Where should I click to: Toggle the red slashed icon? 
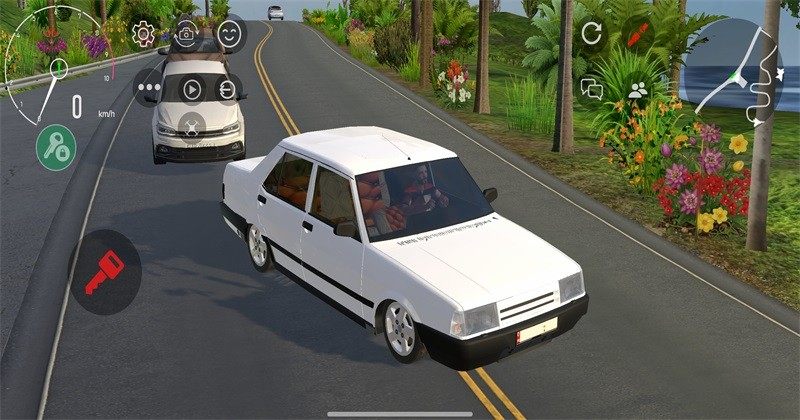pos(637,33)
